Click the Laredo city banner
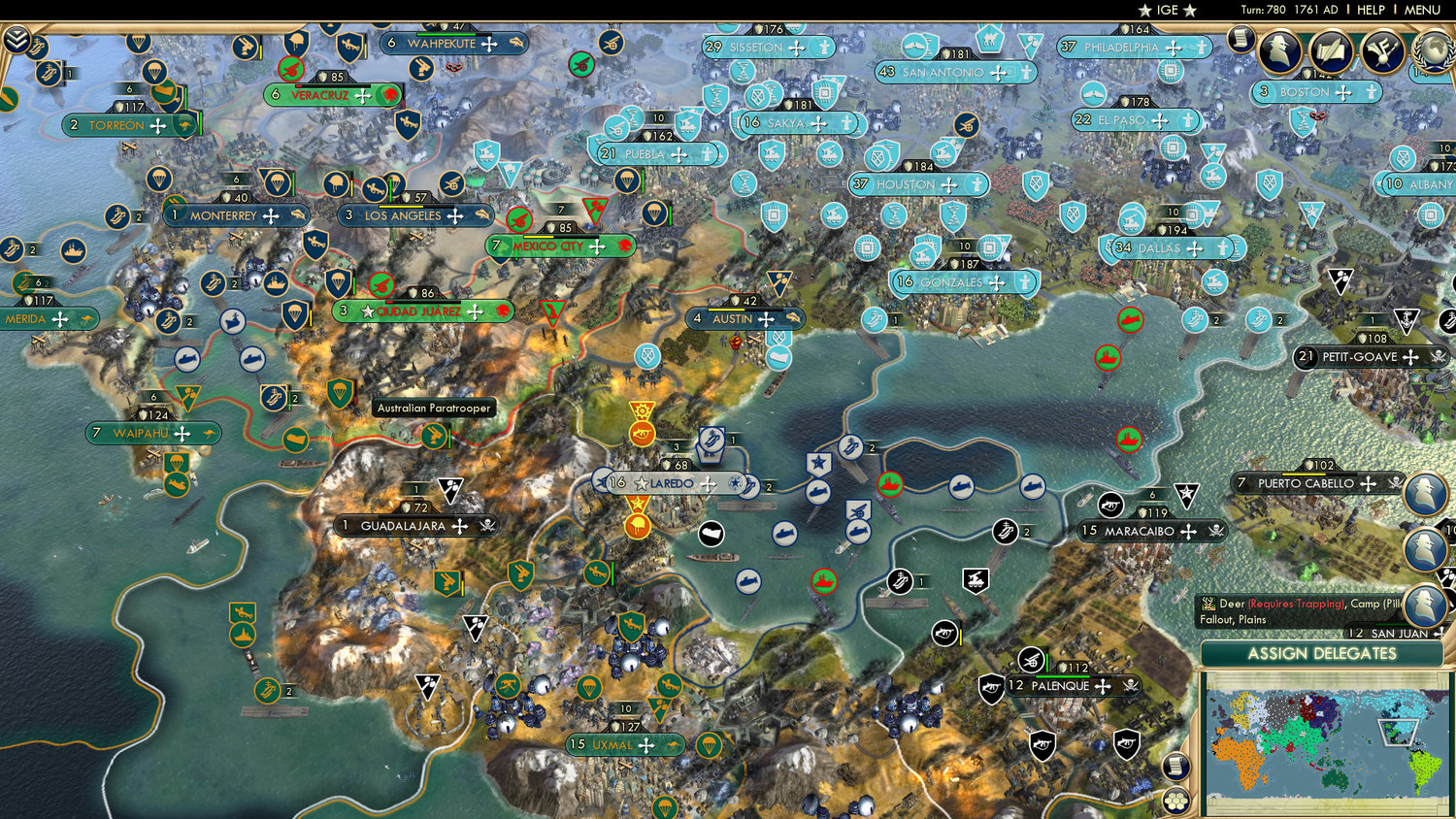 670,480
